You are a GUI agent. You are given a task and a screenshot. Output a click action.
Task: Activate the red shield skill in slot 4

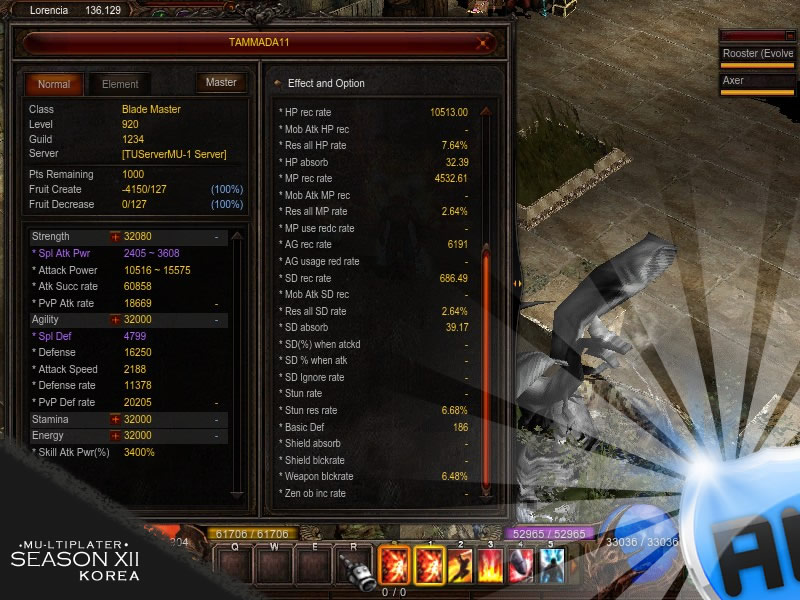(x=522, y=566)
